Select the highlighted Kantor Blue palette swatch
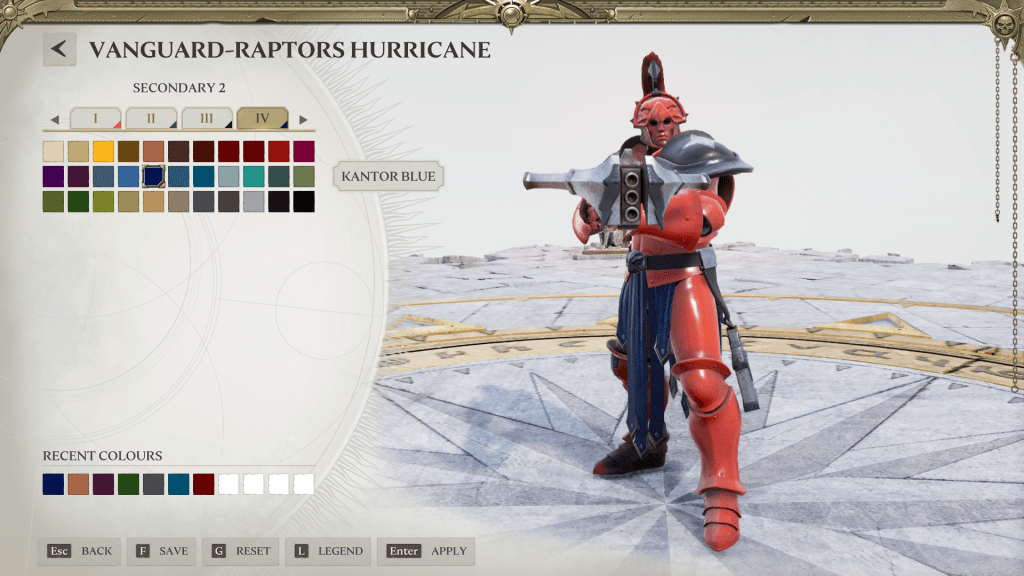 pyautogui.click(x=153, y=177)
